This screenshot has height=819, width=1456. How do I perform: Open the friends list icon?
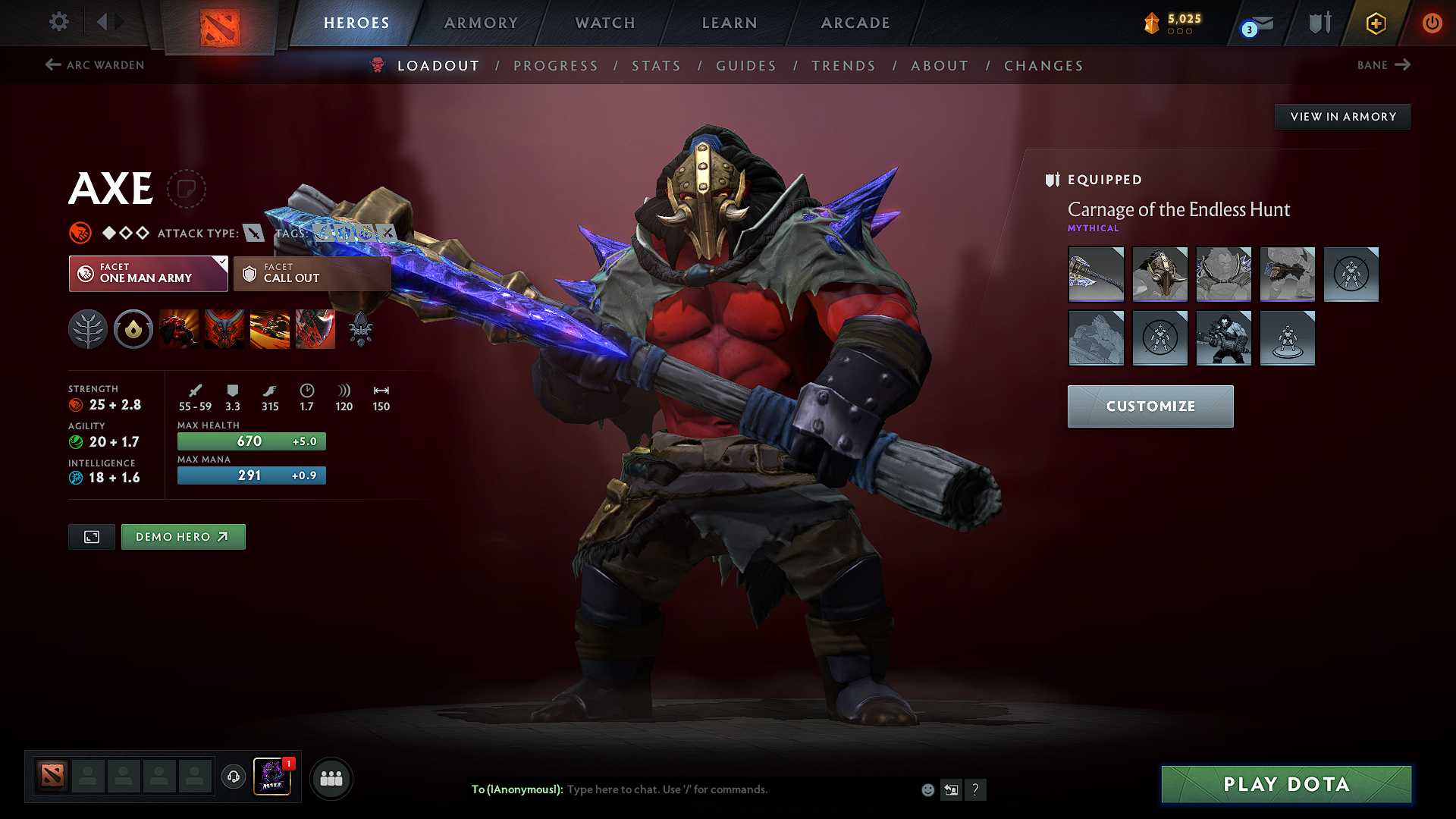[330, 778]
